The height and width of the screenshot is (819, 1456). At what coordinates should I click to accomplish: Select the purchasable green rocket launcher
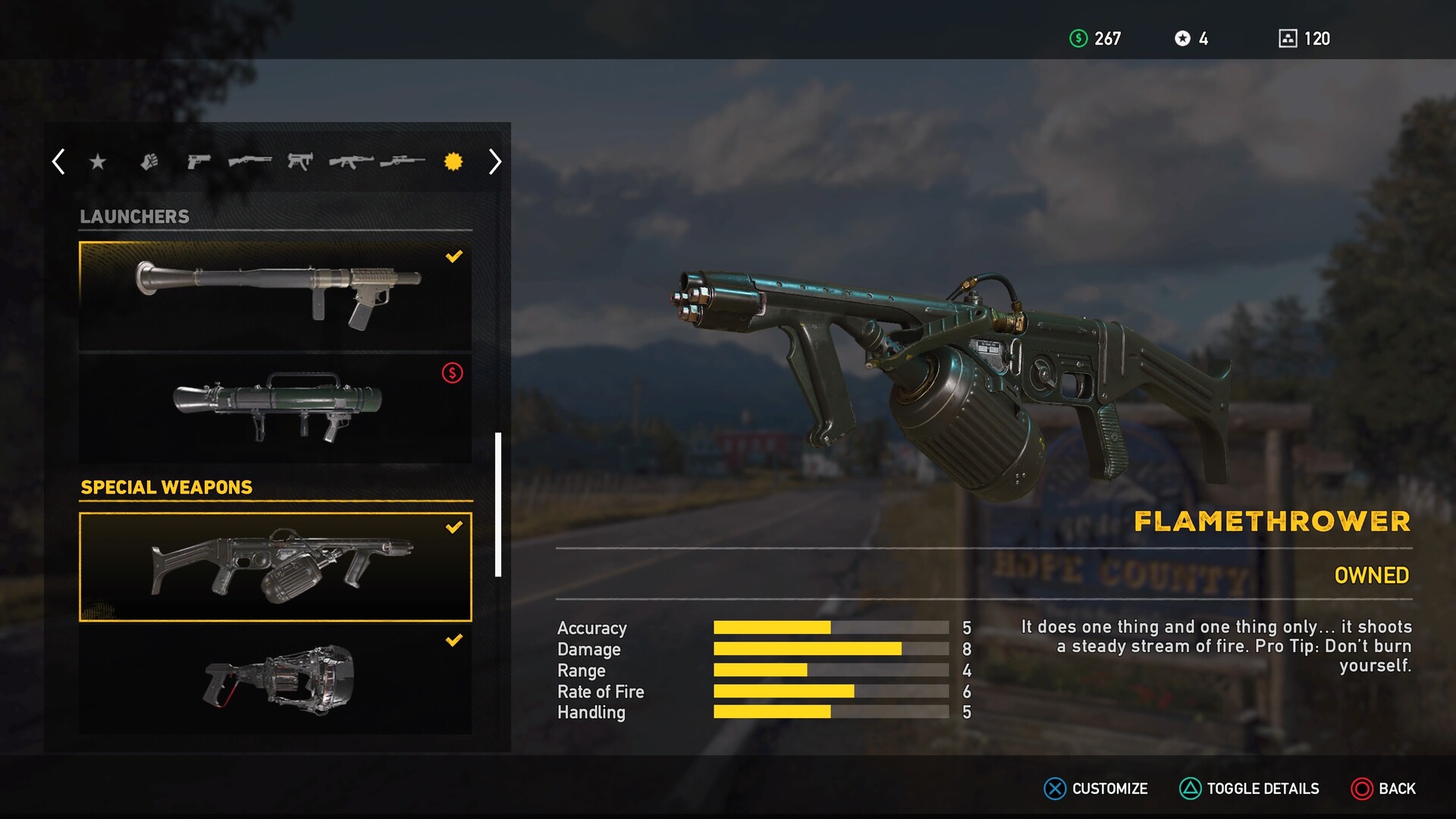click(x=275, y=409)
